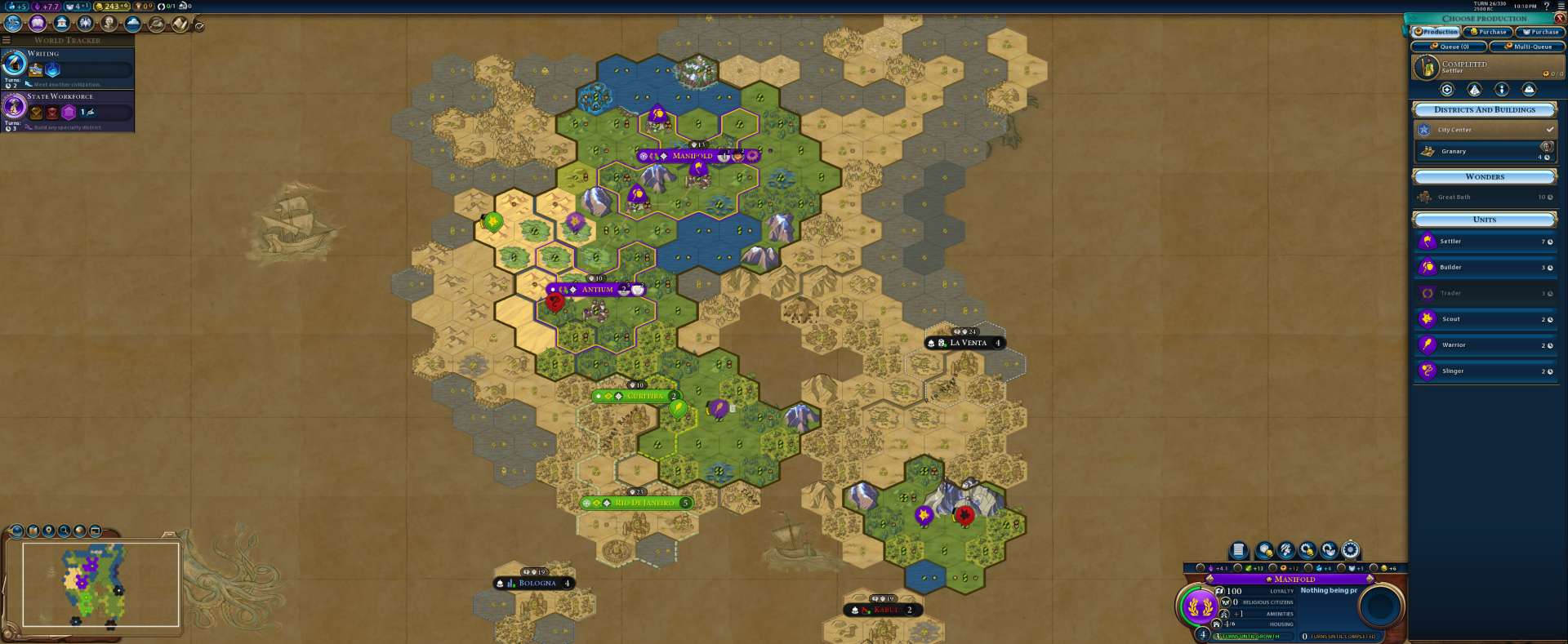Go to next city using Manifold banner arrow
This screenshot has height=644, width=1568.
click(x=1370, y=579)
